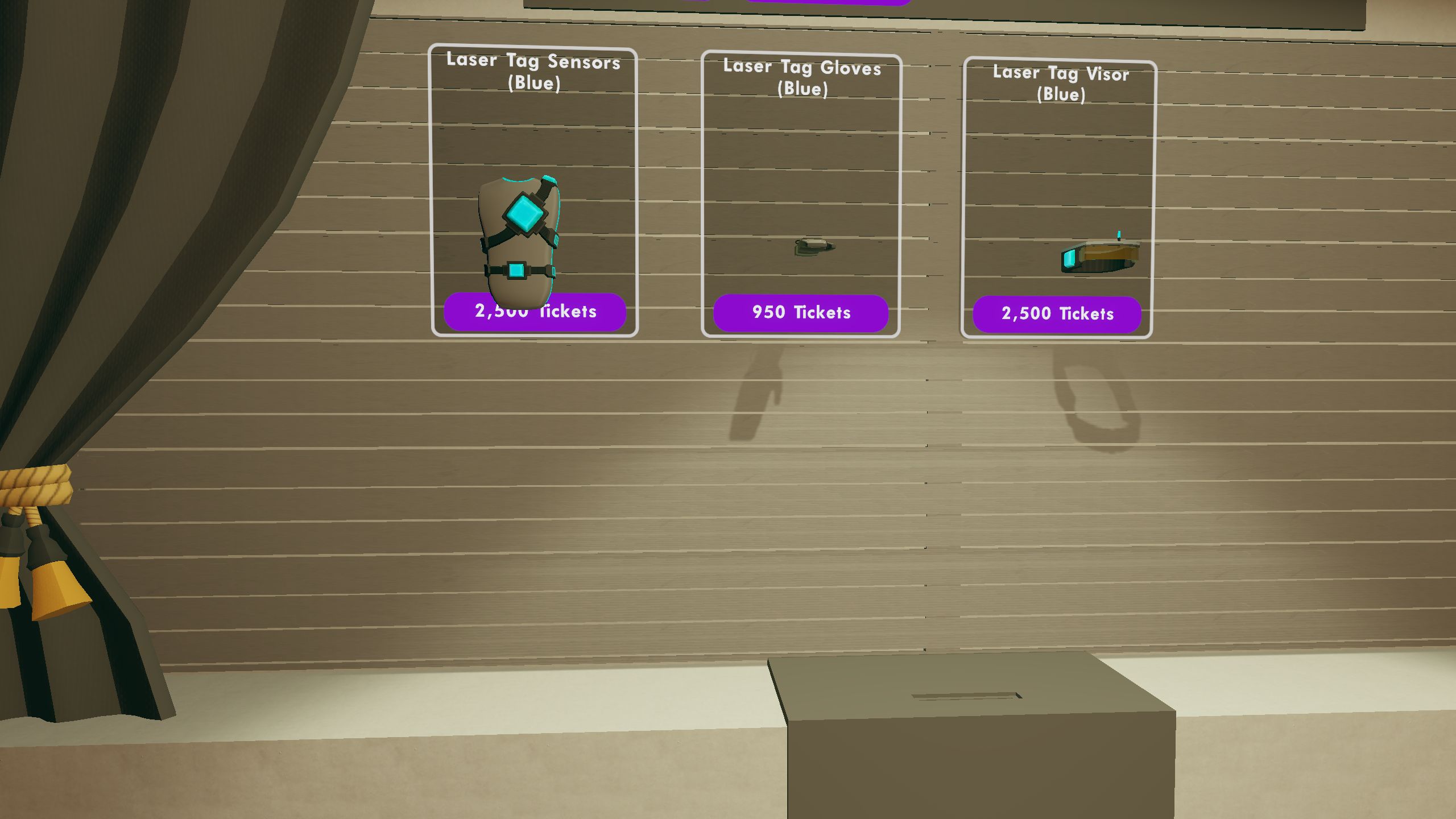
Task: Click the purple 2,500 Tickets price bar on sensors
Action: [x=535, y=312]
